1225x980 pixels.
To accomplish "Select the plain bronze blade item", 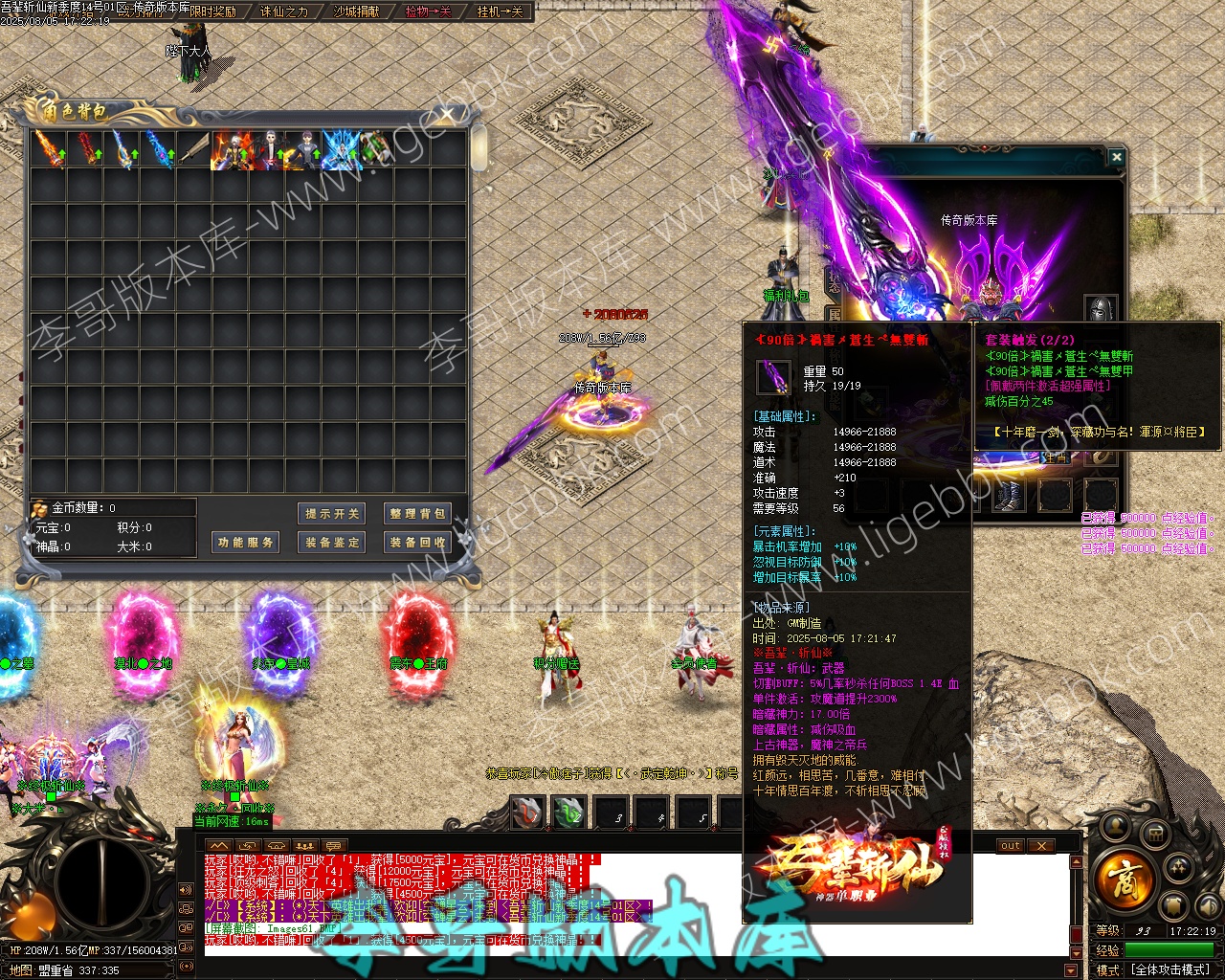I will coord(194,150).
